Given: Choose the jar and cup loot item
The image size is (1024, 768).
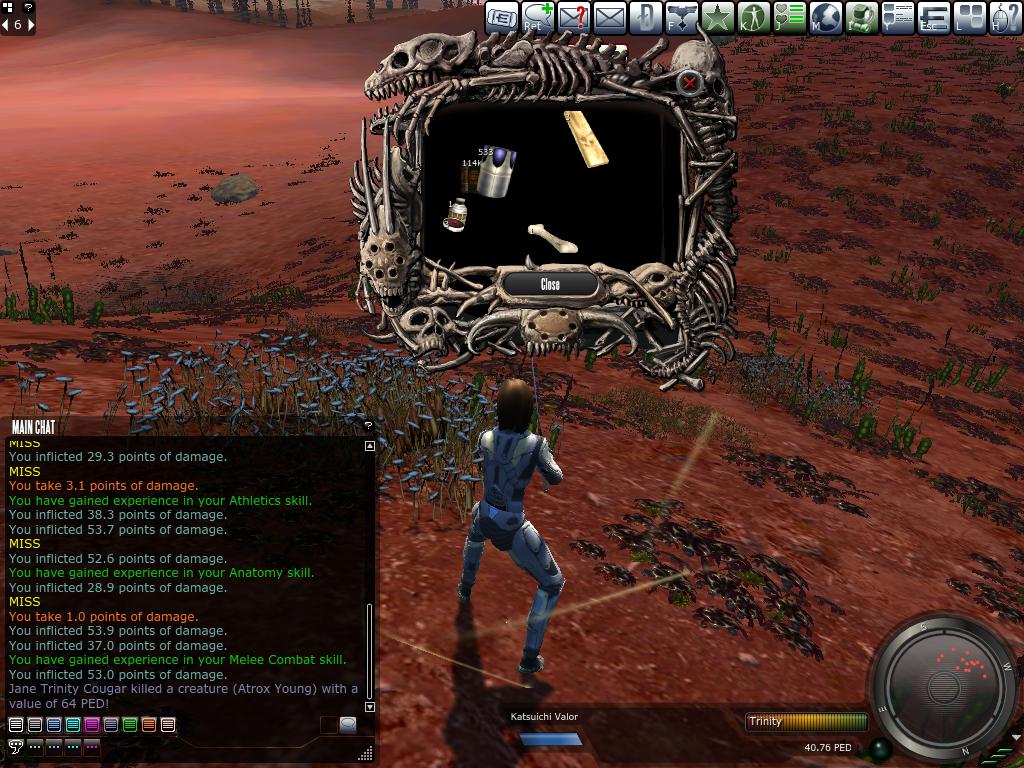Looking at the screenshot, I should 456,215.
